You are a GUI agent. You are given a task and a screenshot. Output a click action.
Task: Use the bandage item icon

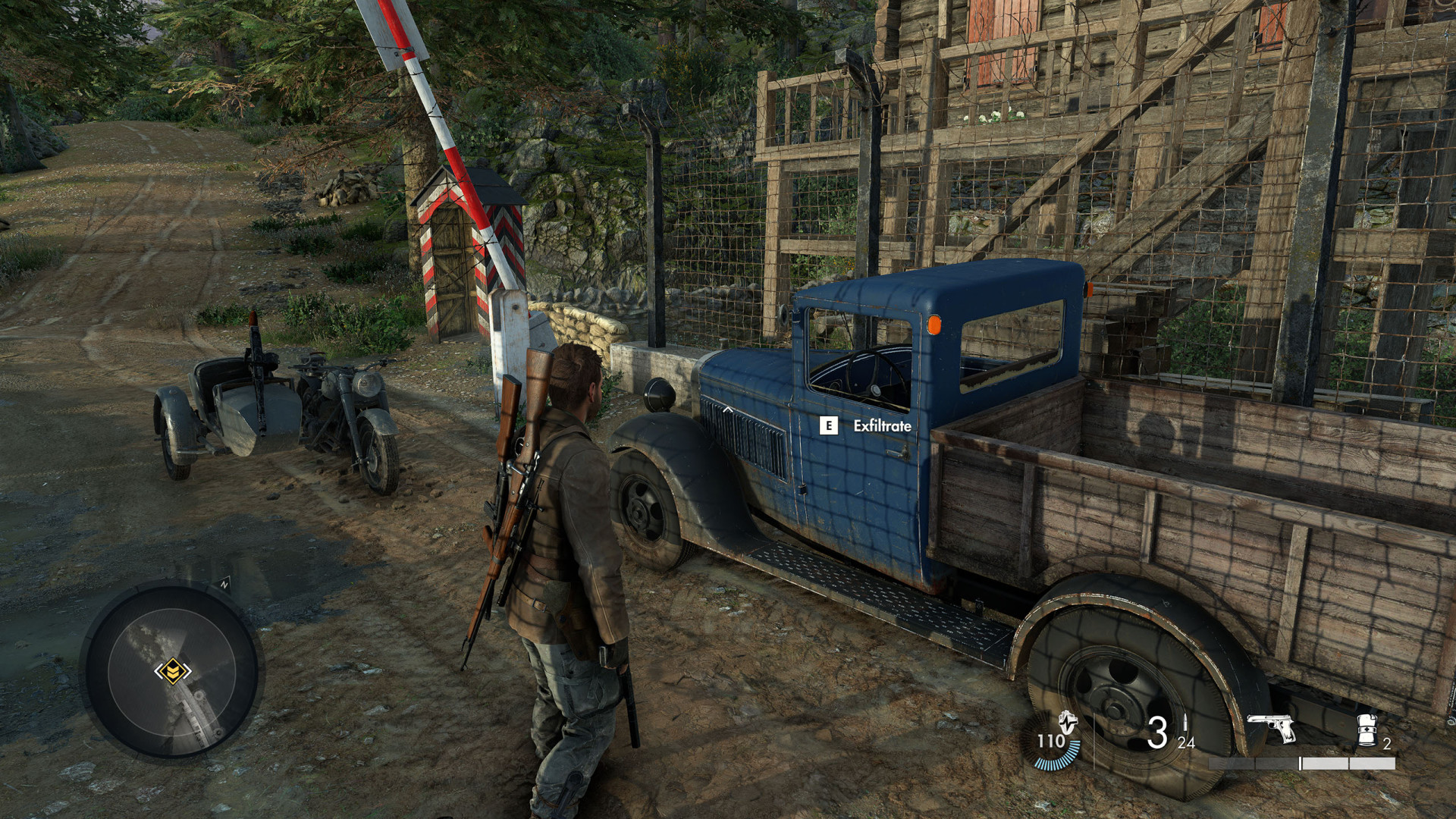click(1367, 730)
